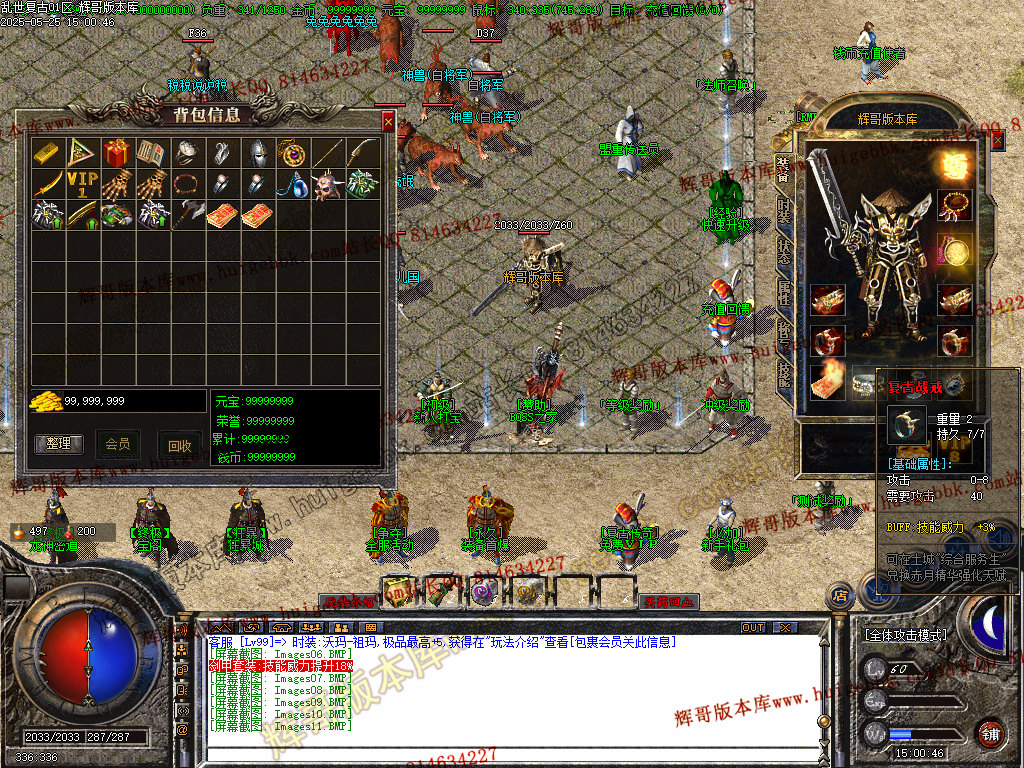Select the equipped red bead necklace
The height and width of the screenshot is (768, 1024).
954,205
